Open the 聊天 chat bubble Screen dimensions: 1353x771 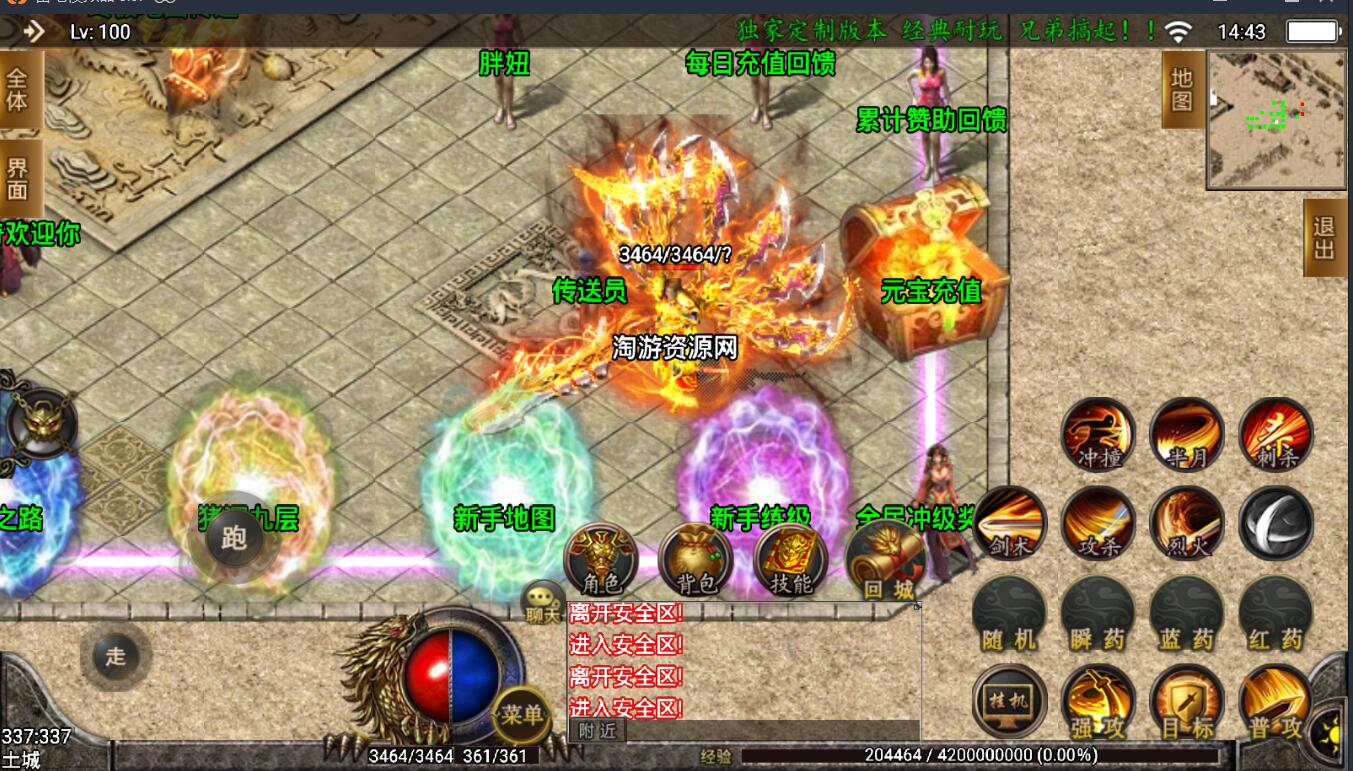544,602
